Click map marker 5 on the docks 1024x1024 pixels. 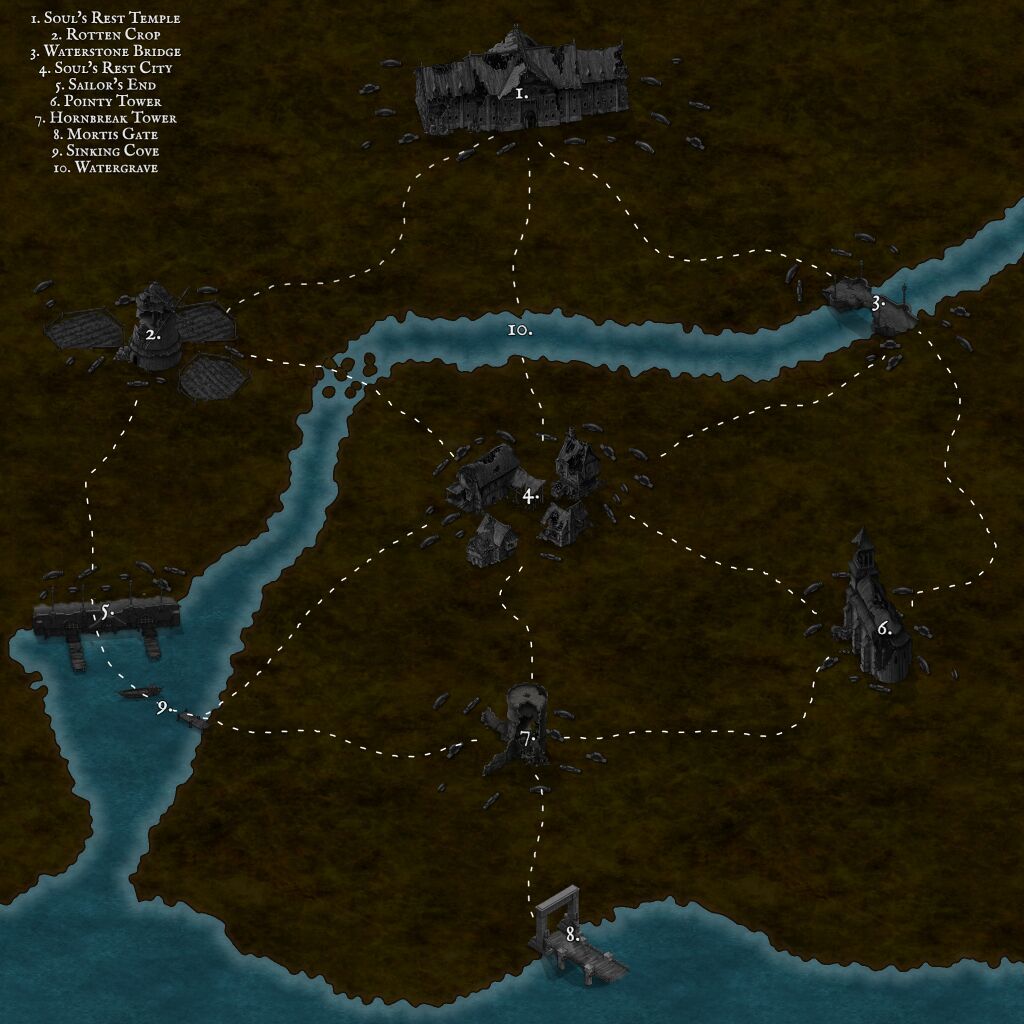[x=105, y=611]
